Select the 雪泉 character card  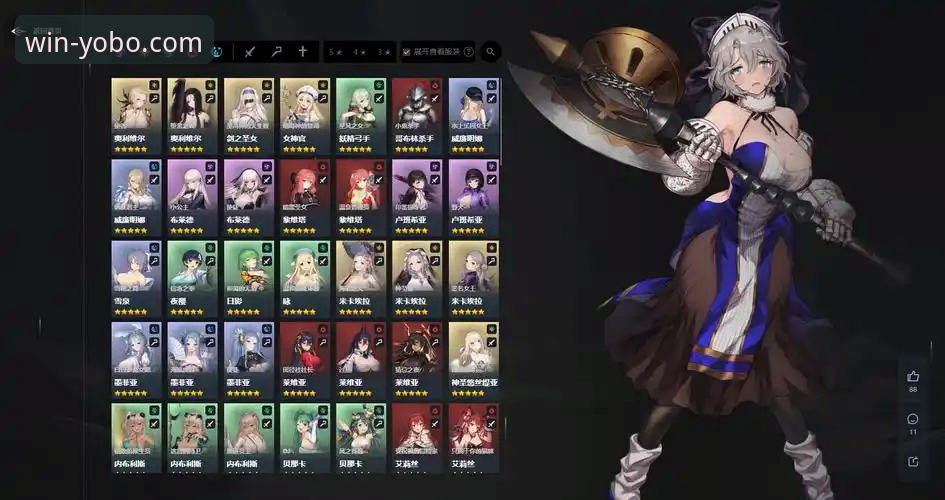[x=136, y=276]
